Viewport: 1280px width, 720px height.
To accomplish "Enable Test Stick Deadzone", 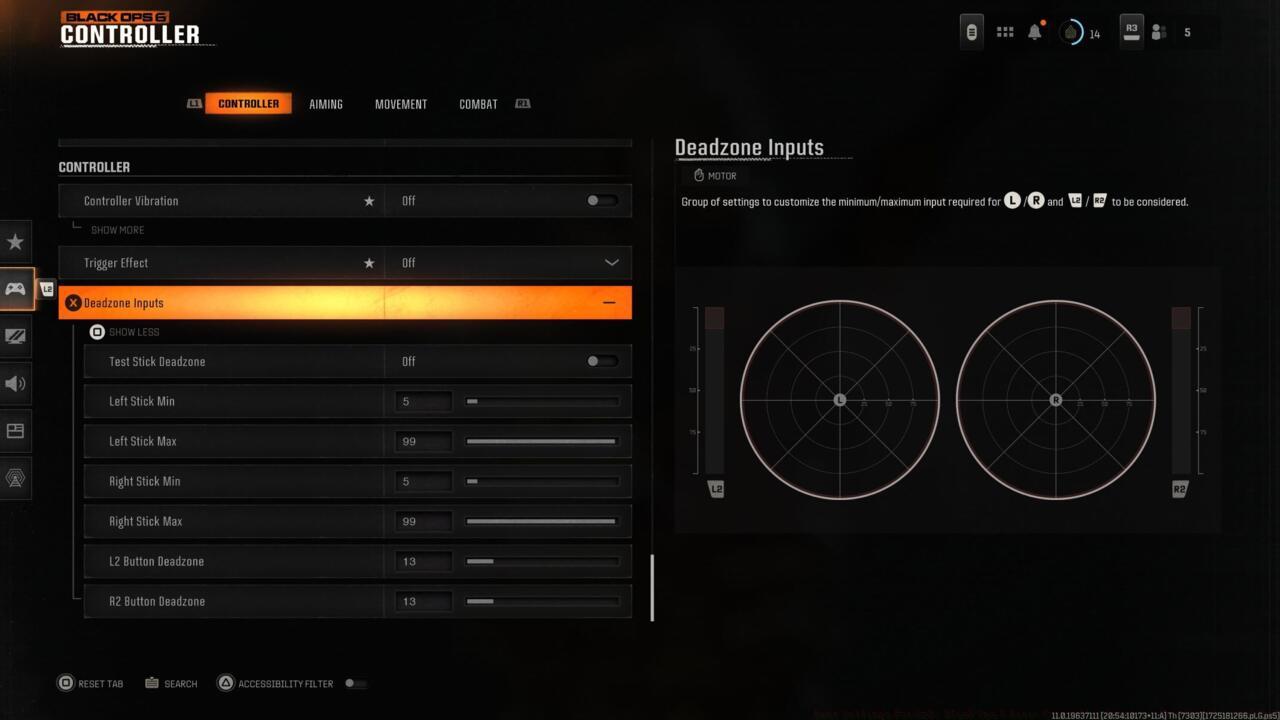I will point(601,361).
